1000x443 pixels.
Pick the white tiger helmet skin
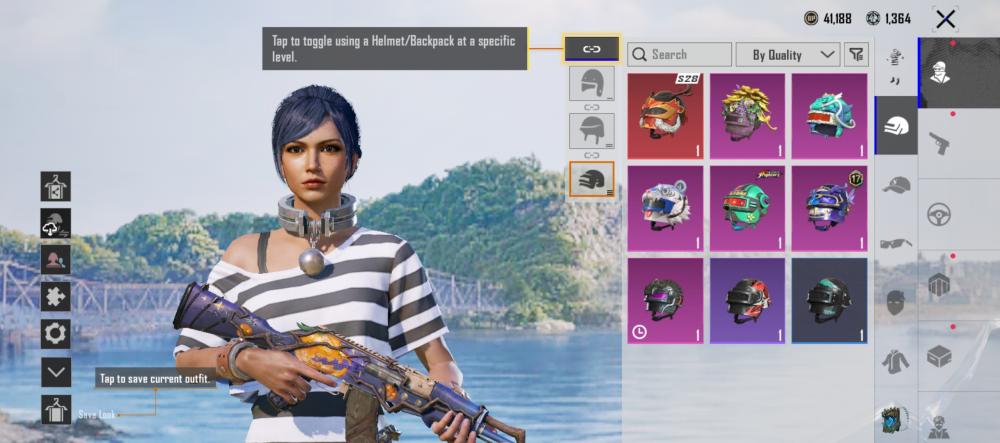[665, 208]
